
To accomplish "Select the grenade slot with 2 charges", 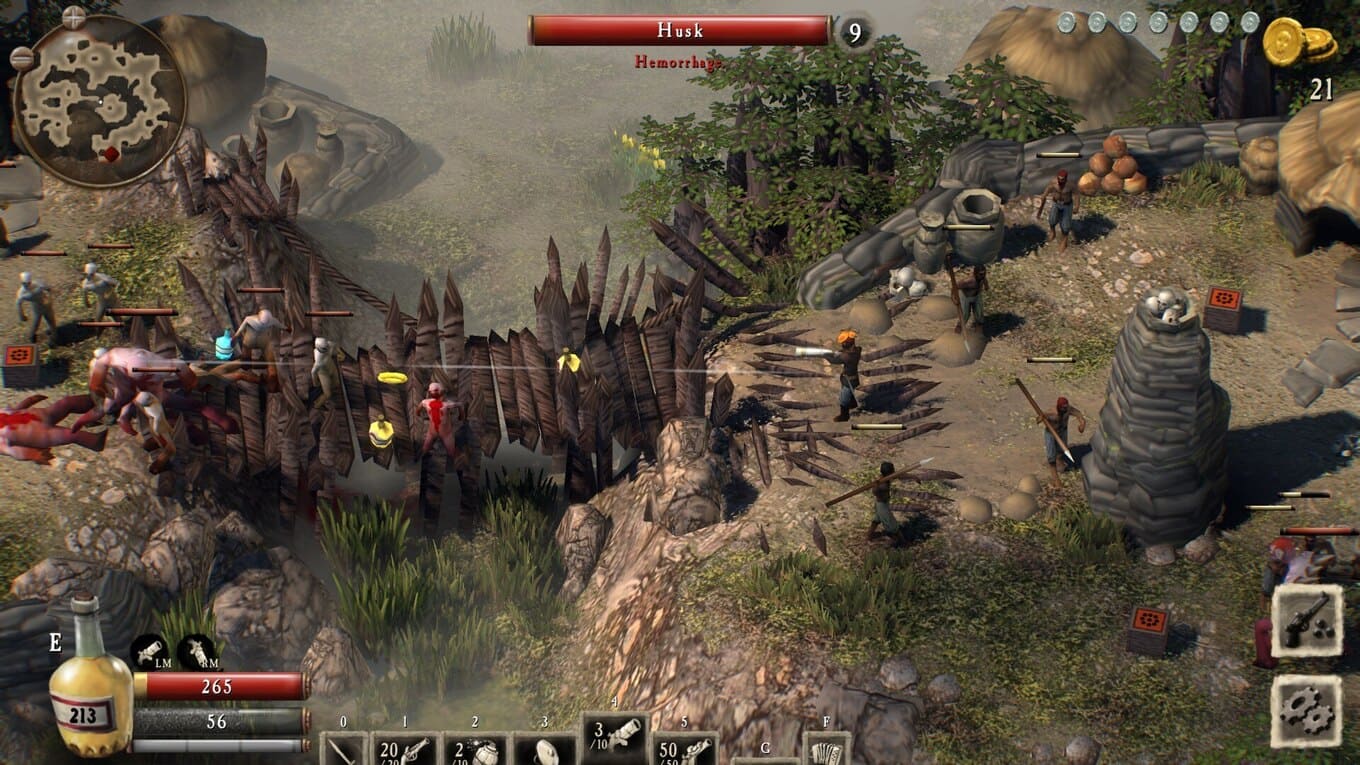I will 474,748.
